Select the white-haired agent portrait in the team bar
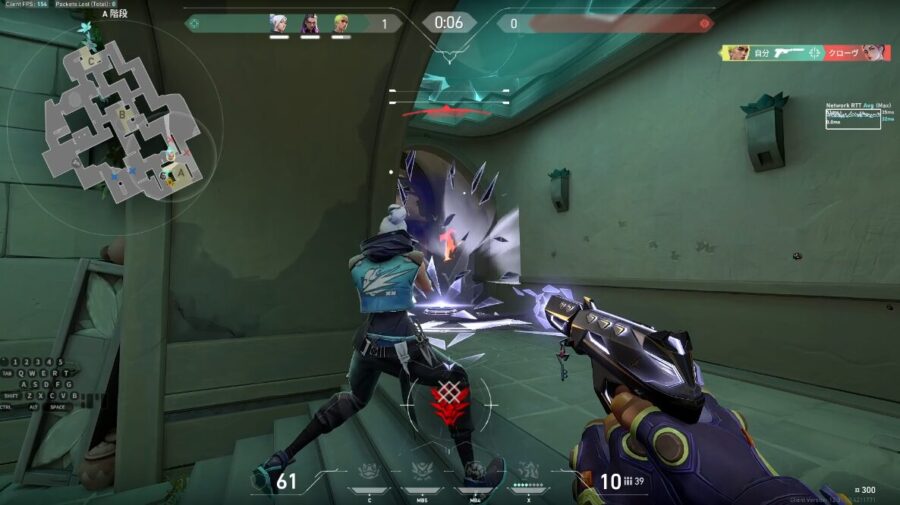The height and width of the screenshot is (505, 900). [x=279, y=23]
